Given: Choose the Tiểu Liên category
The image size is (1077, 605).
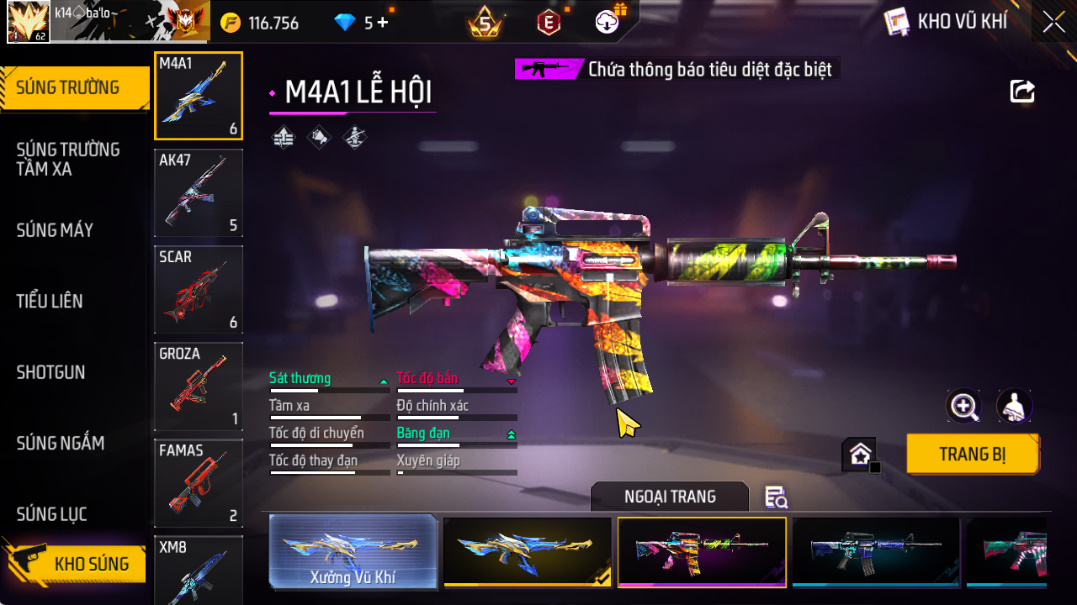Looking at the screenshot, I should coord(50,301).
